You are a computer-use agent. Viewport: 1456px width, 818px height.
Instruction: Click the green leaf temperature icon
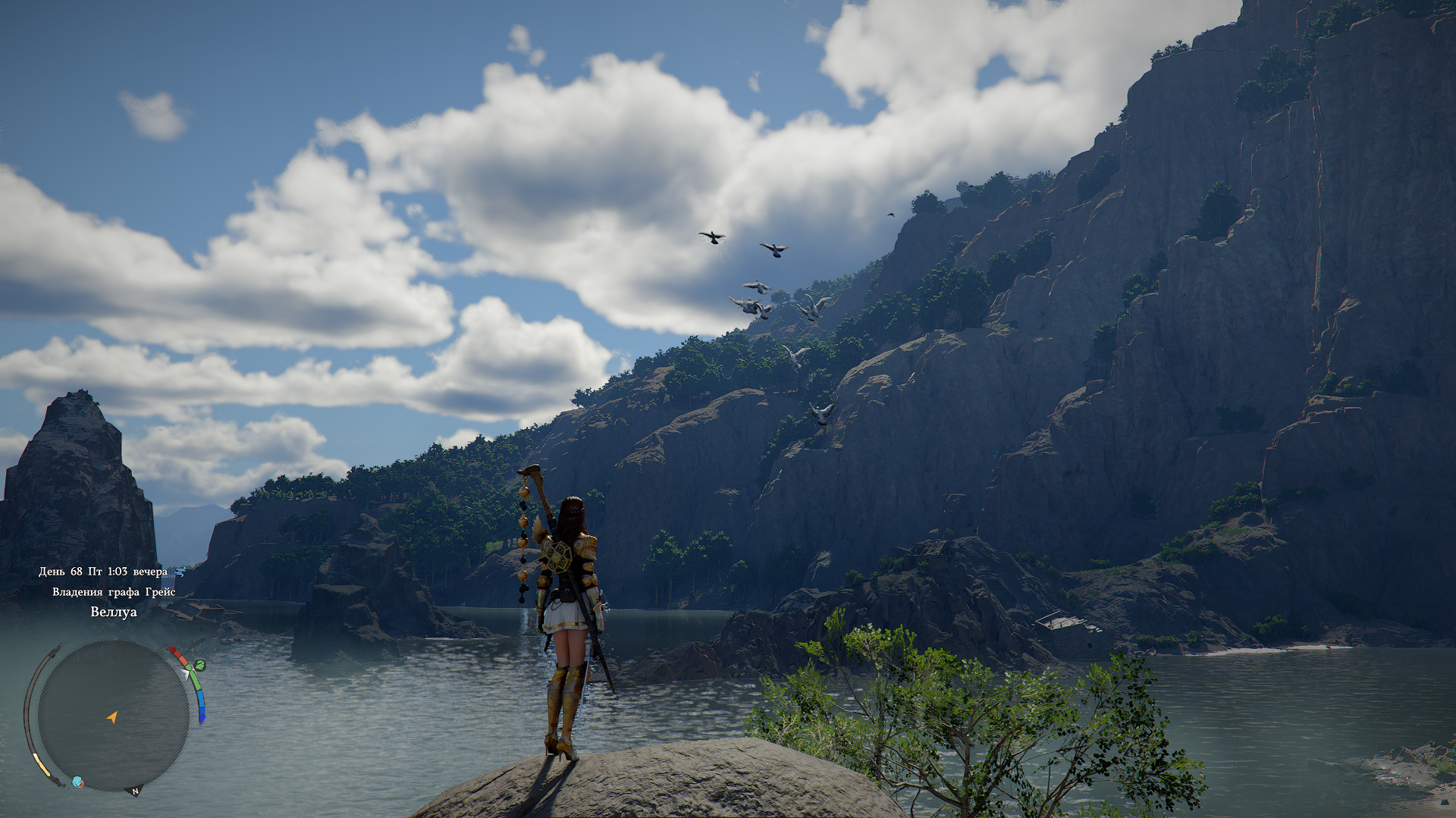click(x=199, y=666)
